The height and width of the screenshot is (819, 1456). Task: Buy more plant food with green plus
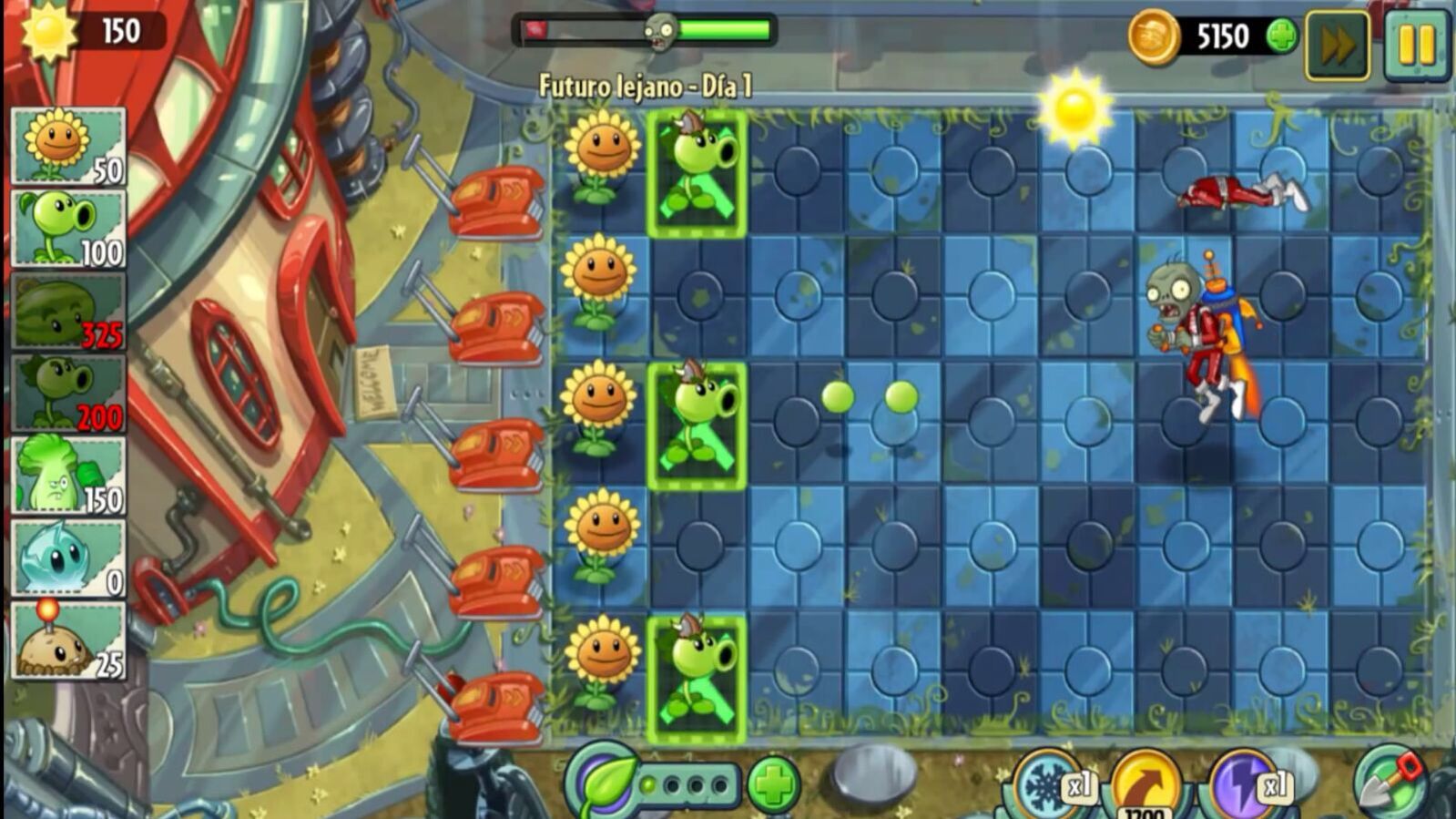pos(773,784)
